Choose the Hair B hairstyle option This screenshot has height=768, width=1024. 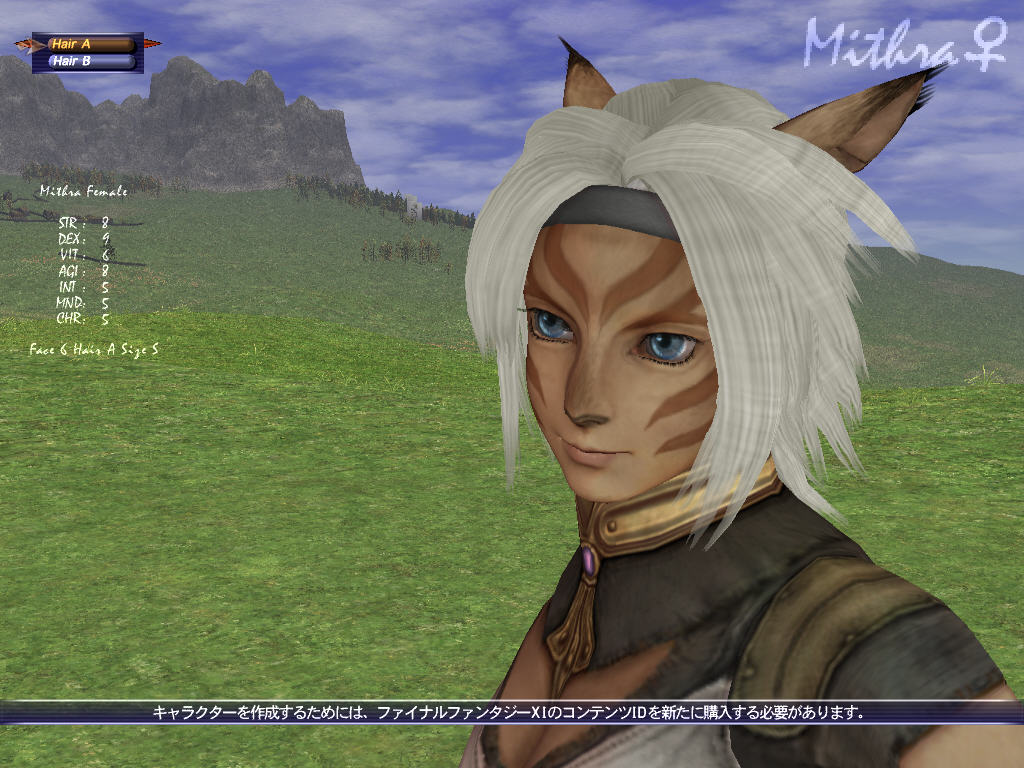[89, 61]
